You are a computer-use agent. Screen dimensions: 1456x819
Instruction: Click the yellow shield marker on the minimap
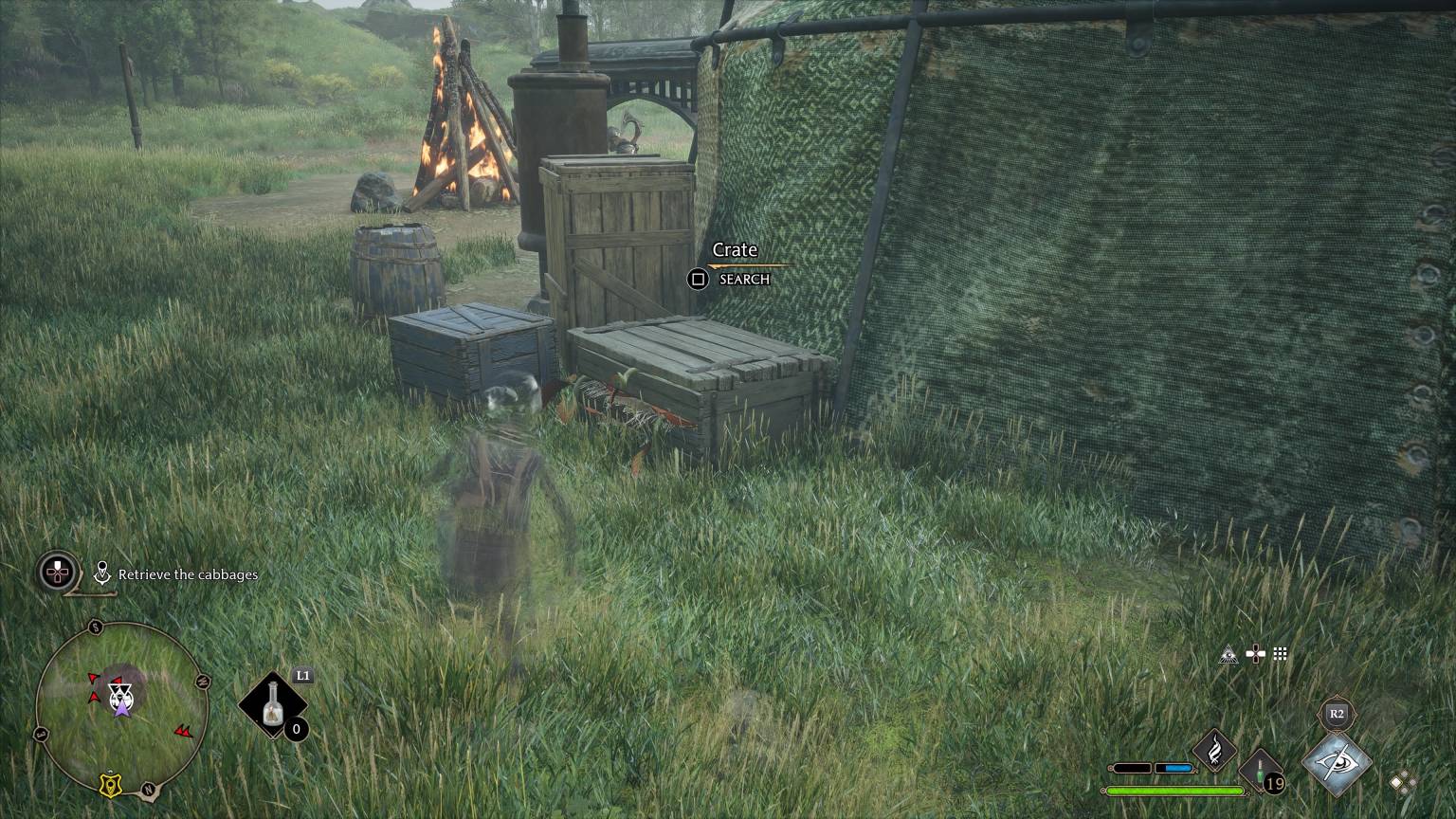110,784
